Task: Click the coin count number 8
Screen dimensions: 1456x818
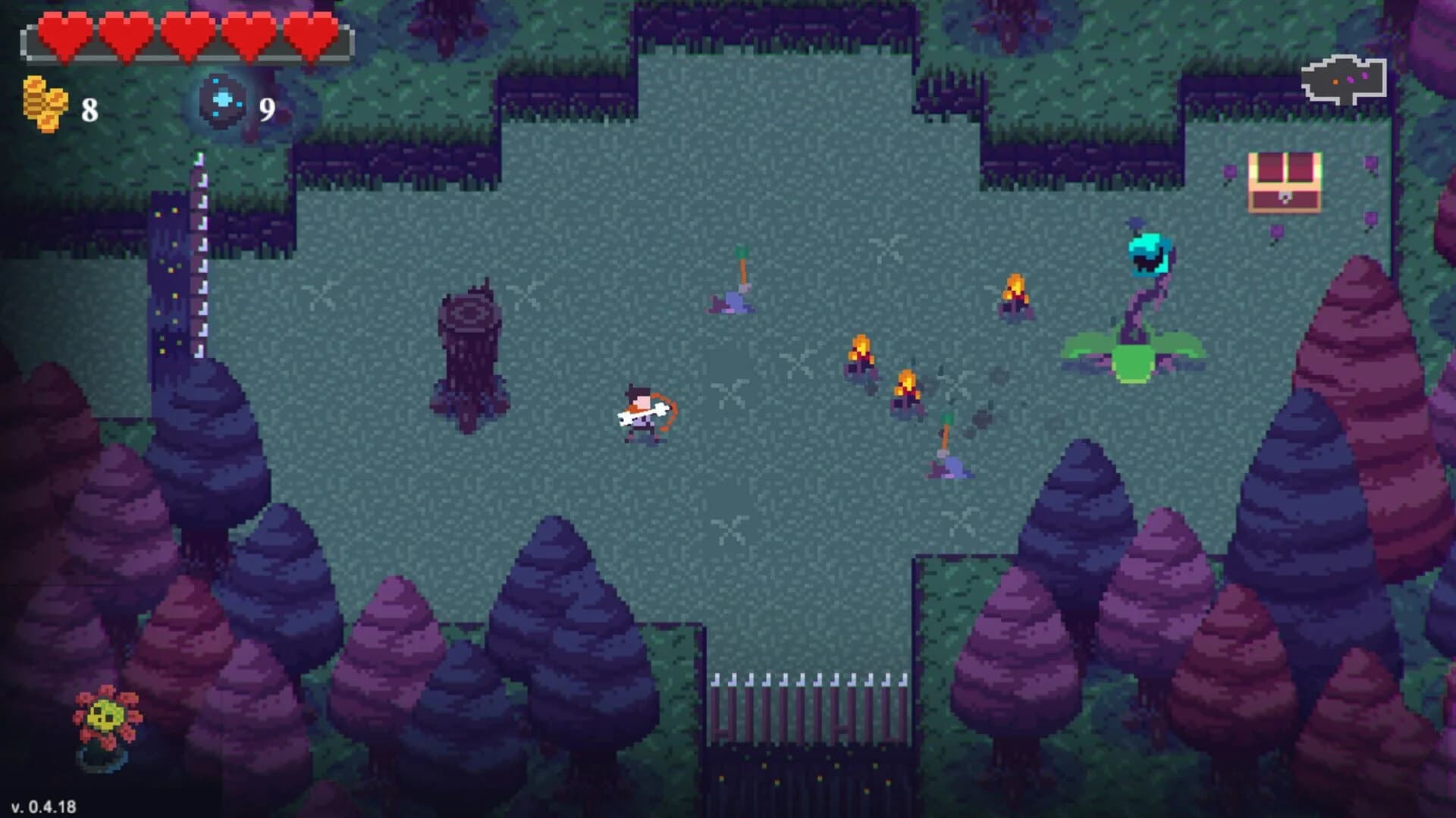Action: click(89, 110)
